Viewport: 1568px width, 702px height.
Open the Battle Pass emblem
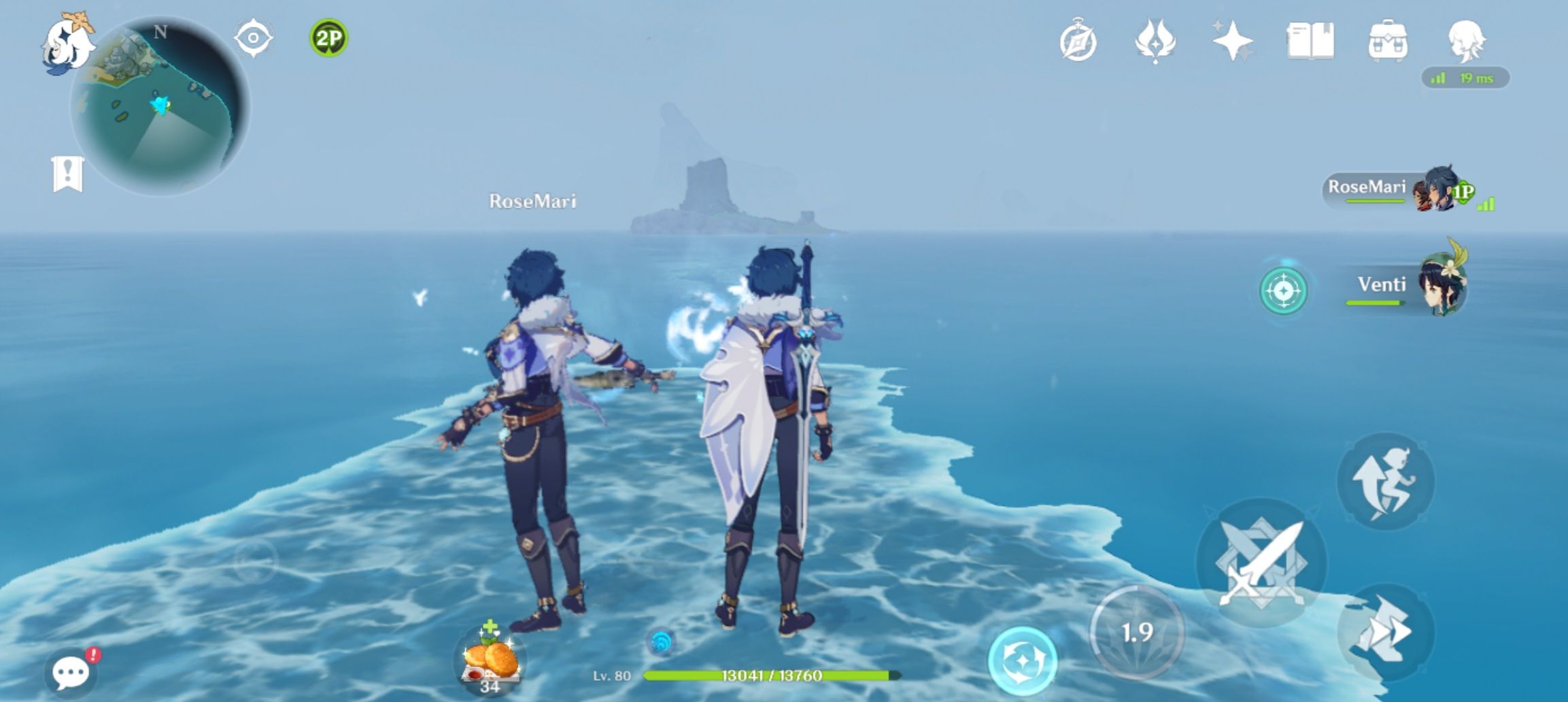click(1155, 42)
